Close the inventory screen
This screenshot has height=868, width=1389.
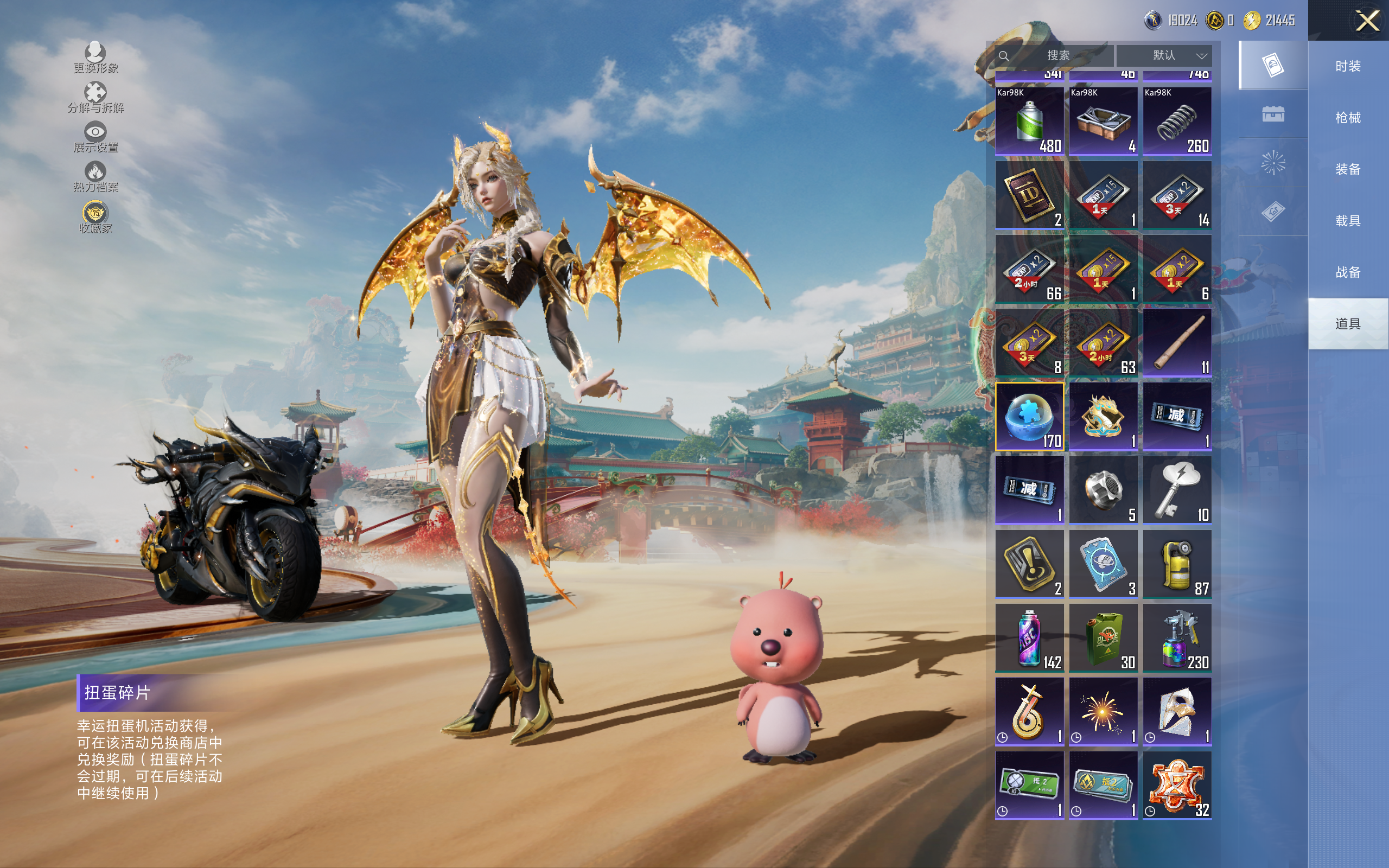tap(1367, 21)
